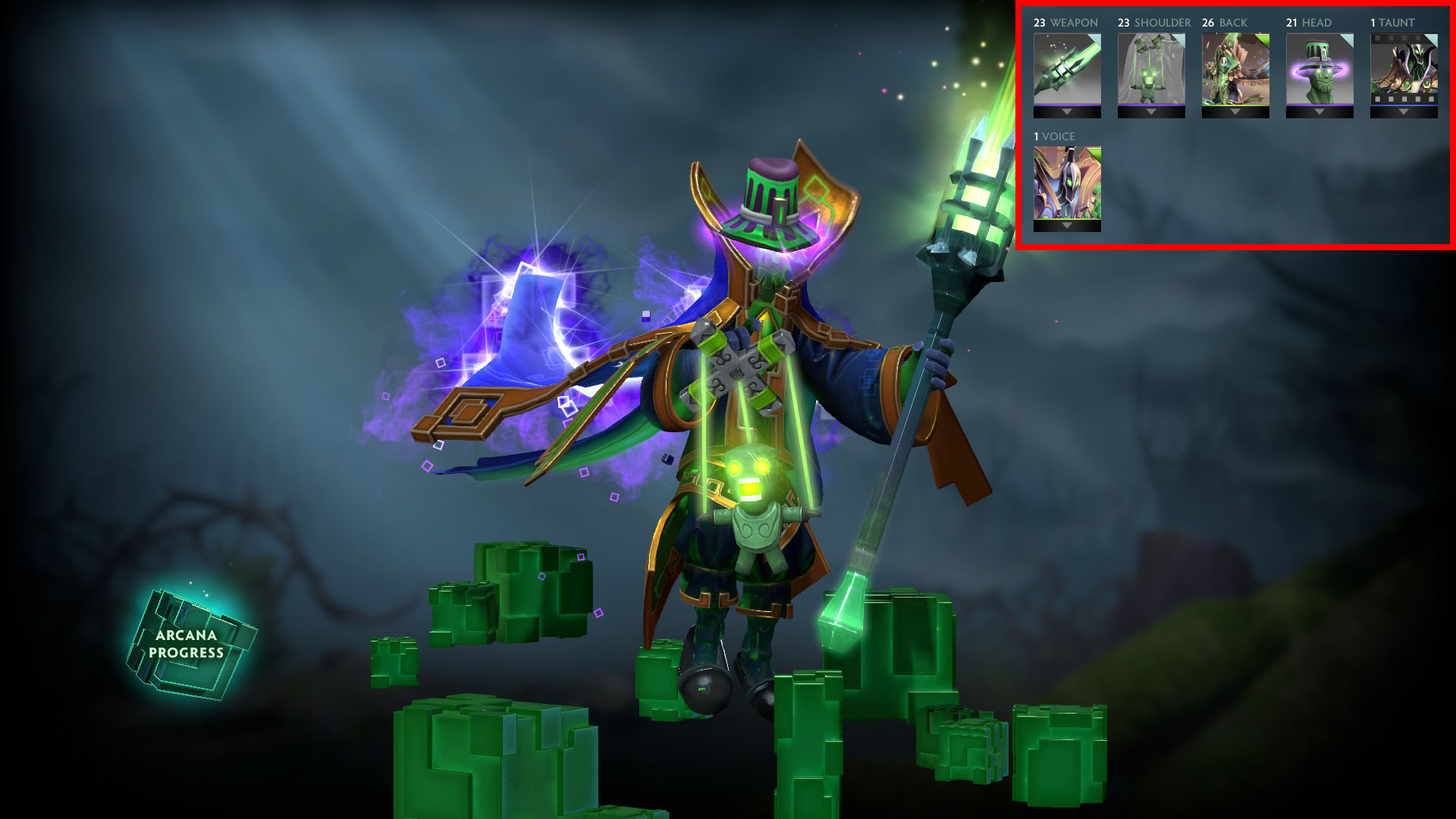
Task: Select the taunt item slot
Action: [x=1404, y=68]
